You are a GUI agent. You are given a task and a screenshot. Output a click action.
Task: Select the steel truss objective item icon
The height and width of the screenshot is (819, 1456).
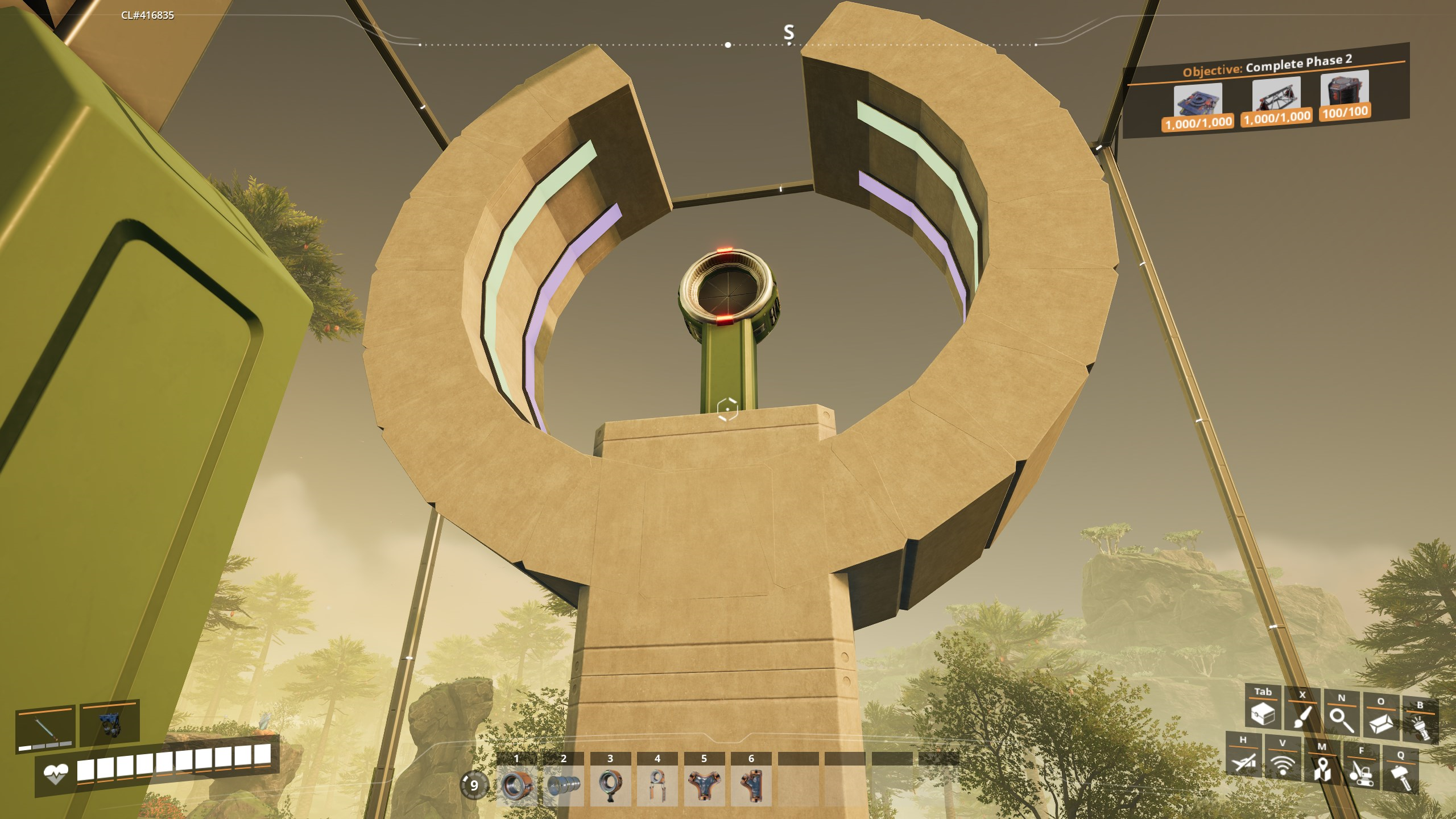[x=1276, y=97]
